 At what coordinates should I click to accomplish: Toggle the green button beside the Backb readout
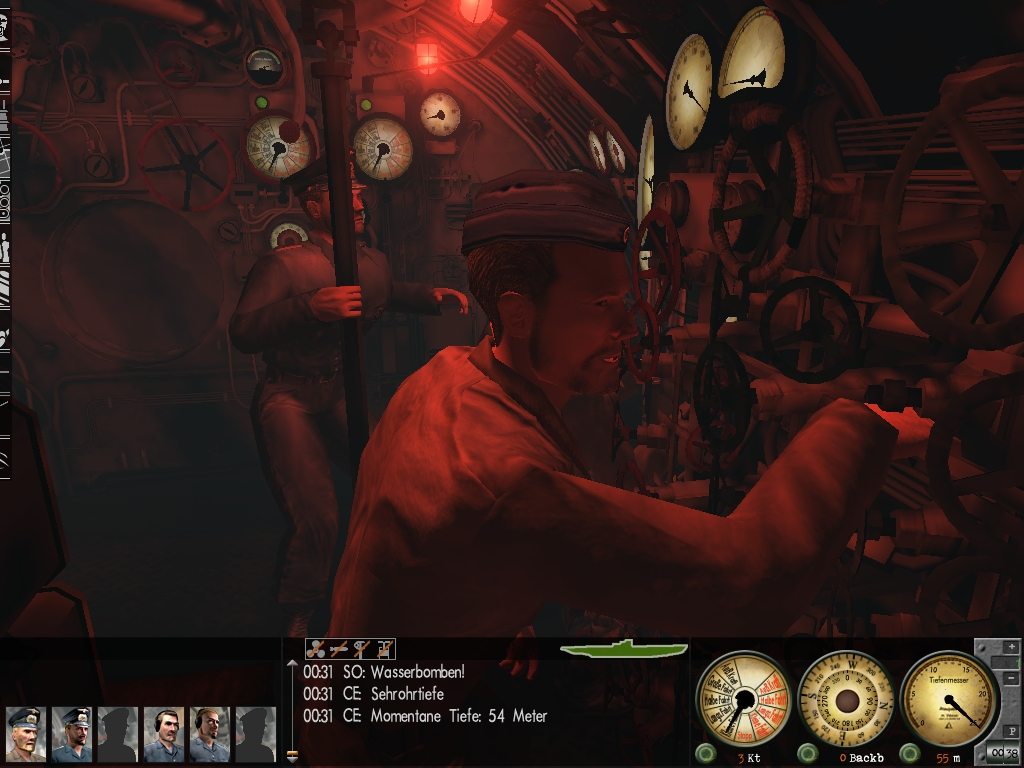click(x=807, y=752)
